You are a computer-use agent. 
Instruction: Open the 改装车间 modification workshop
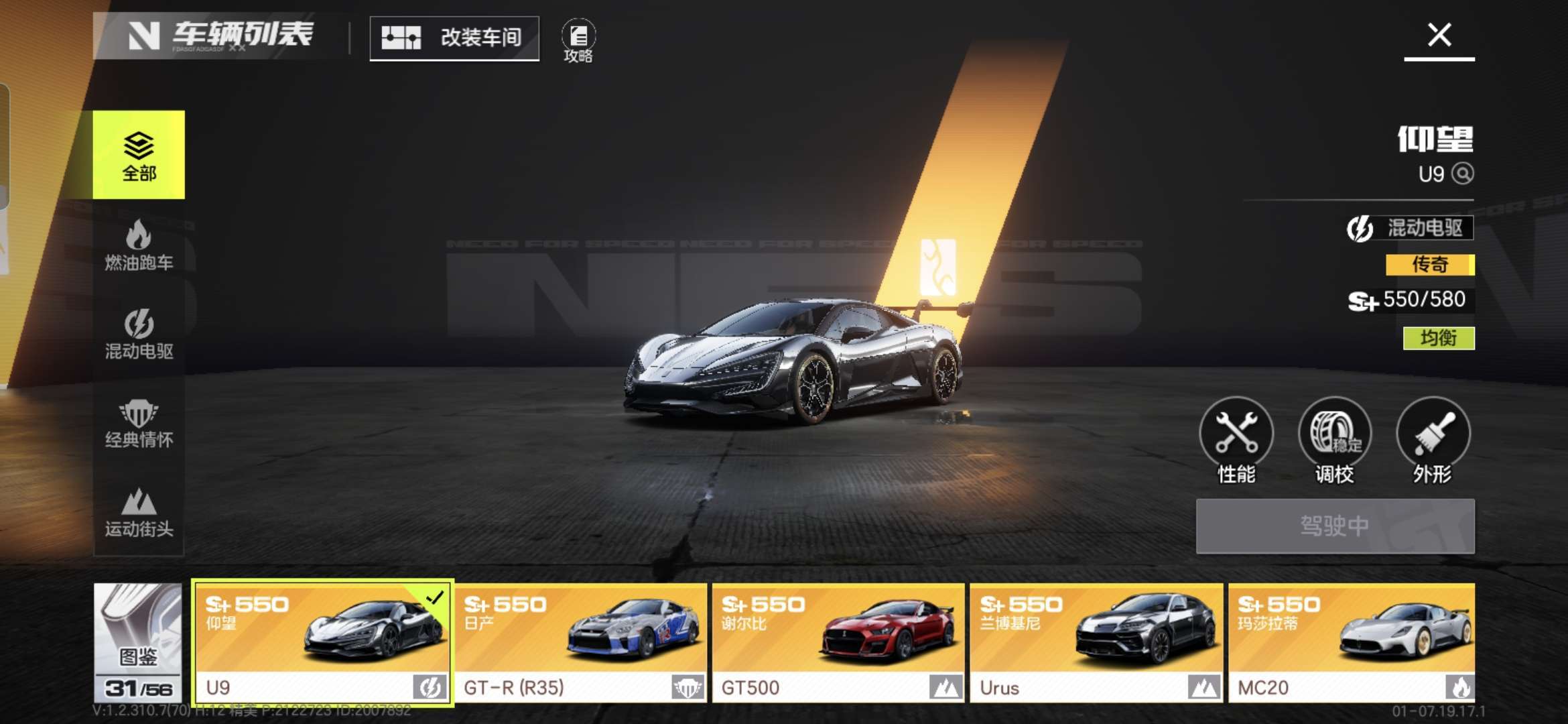coord(454,38)
